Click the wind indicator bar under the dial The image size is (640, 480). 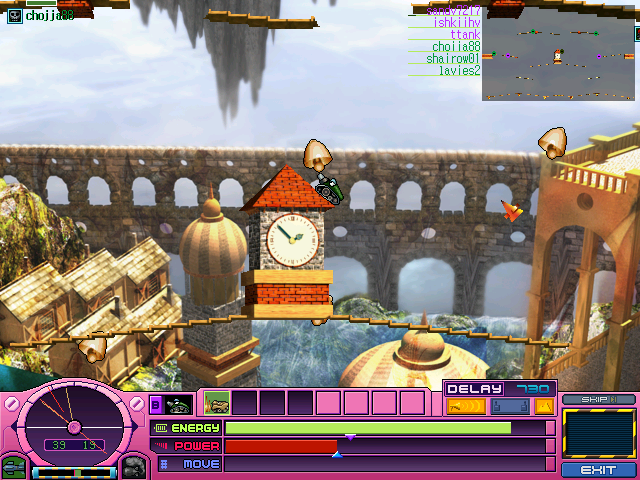(x=73, y=472)
